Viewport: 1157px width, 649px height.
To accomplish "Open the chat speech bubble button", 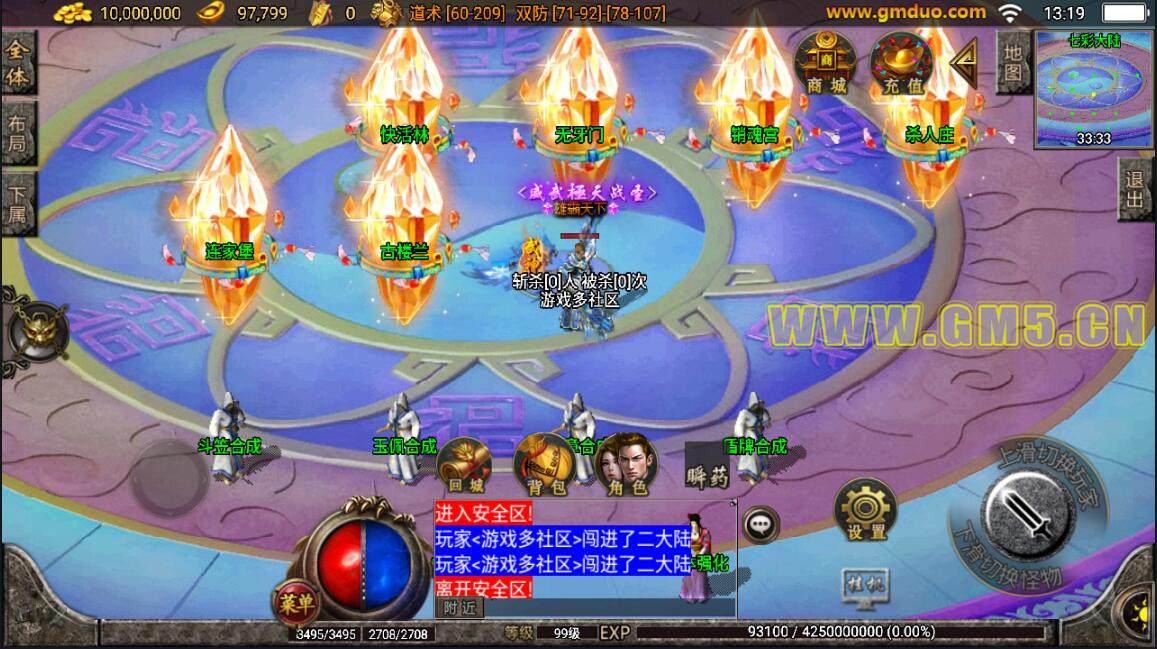I will pyautogui.click(x=761, y=523).
